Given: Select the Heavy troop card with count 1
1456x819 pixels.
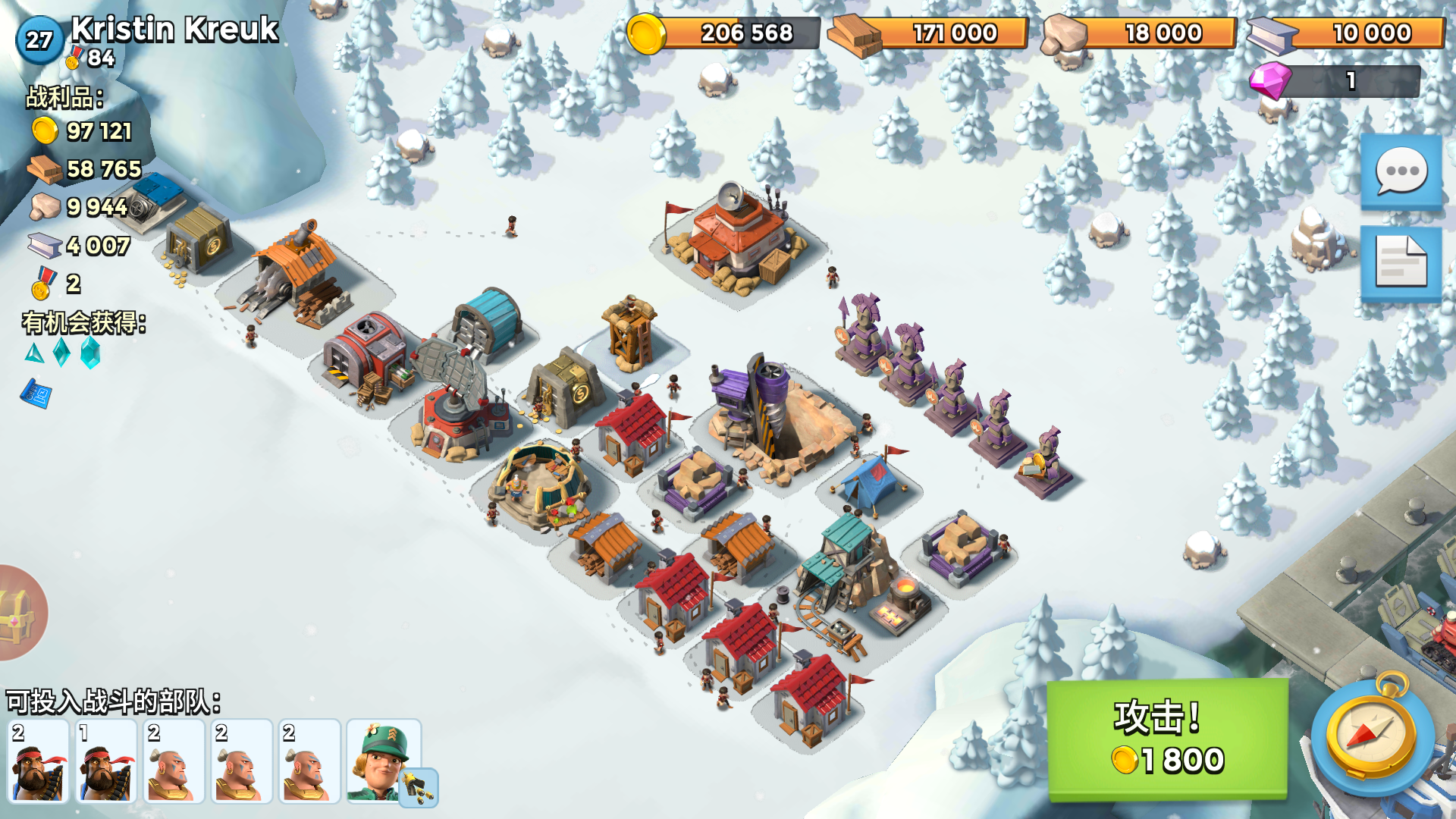Looking at the screenshot, I should click(x=106, y=761).
